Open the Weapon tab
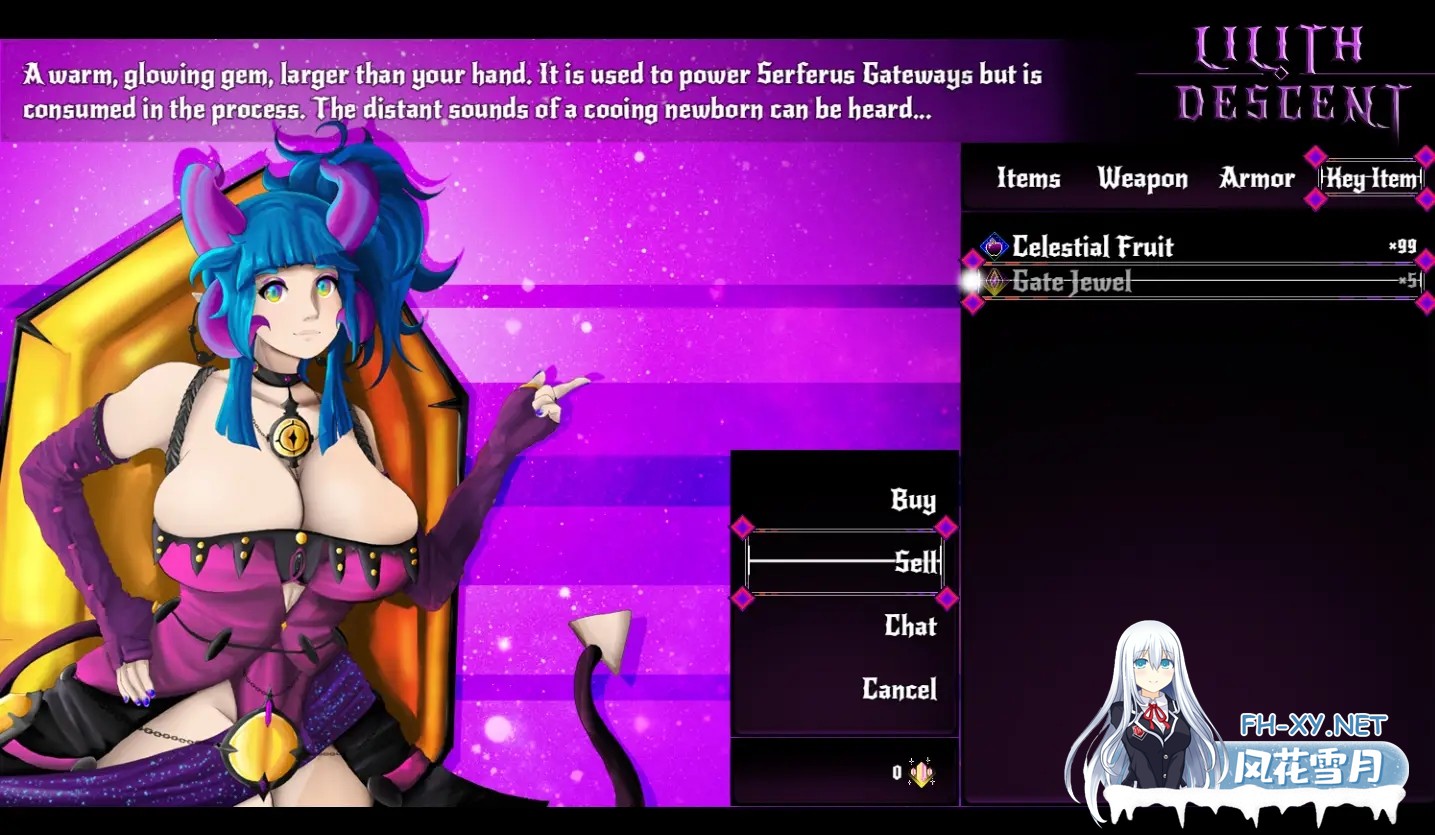 (1142, 179)
